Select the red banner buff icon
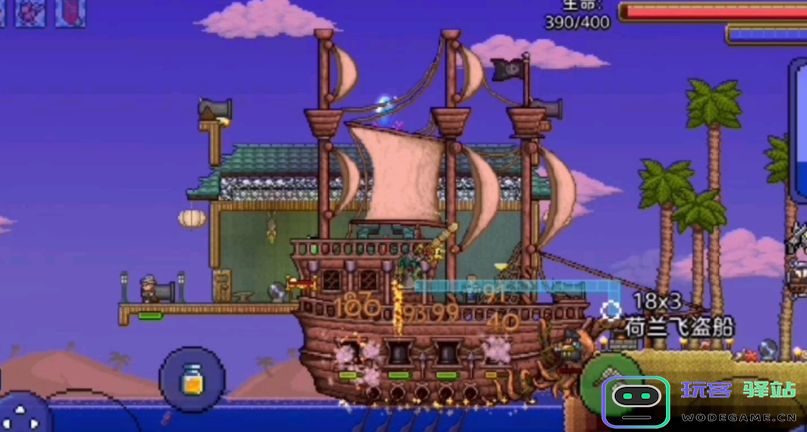Screen dimensions: 807x432 tap(70, 12)
